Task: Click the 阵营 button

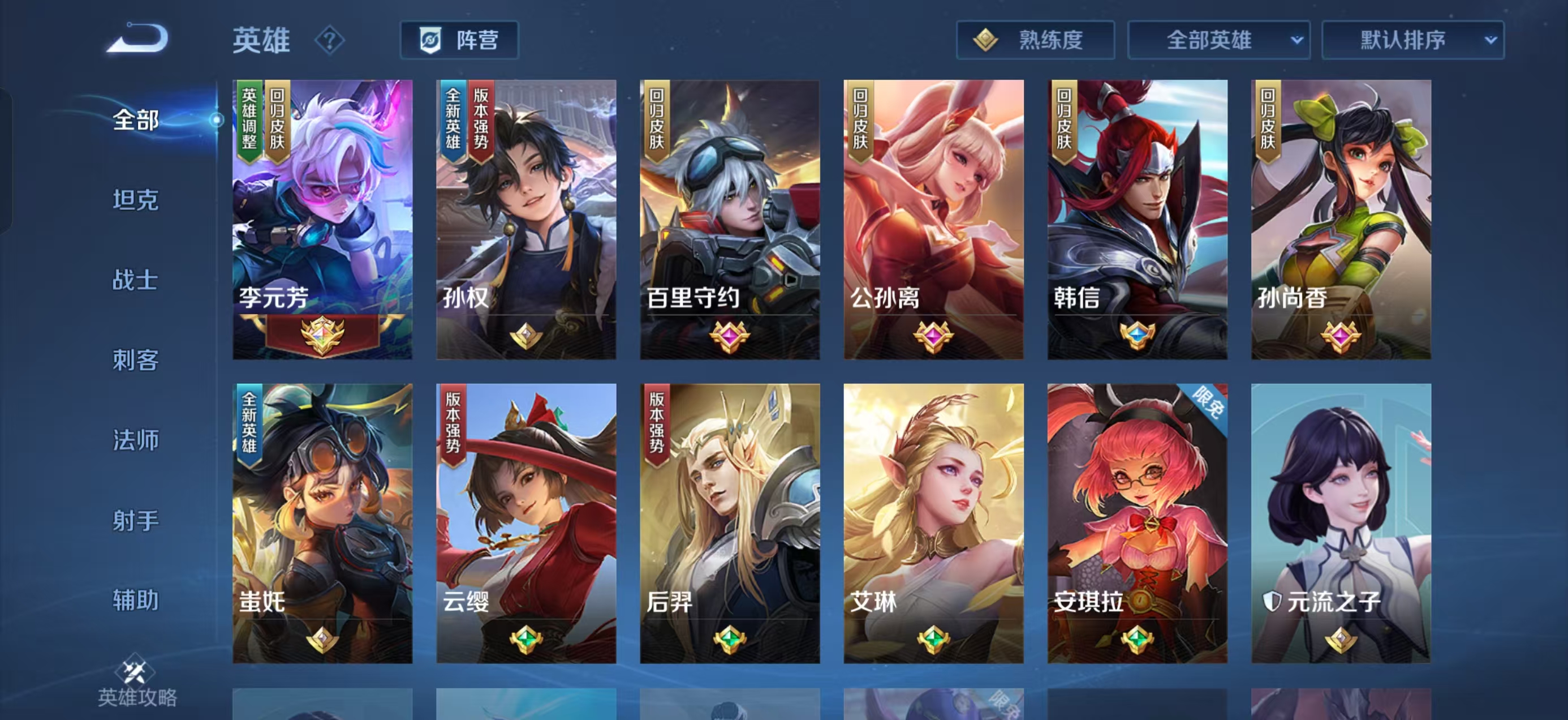Action: pyautogui.click(x=463, y=40)
